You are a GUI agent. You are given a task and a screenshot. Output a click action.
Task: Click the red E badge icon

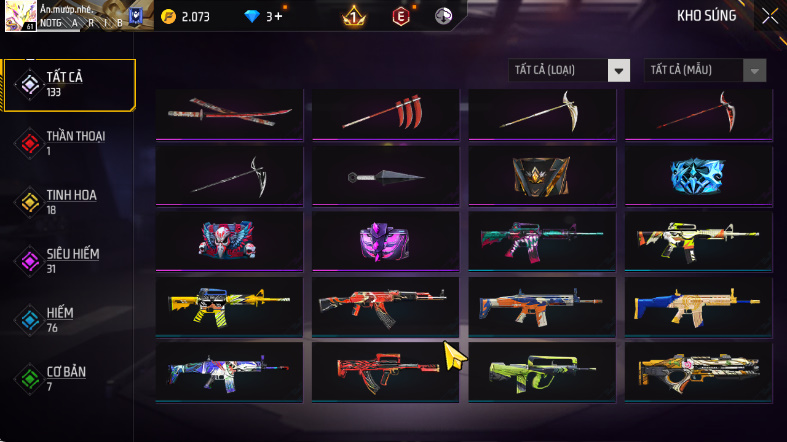point(401,16)
